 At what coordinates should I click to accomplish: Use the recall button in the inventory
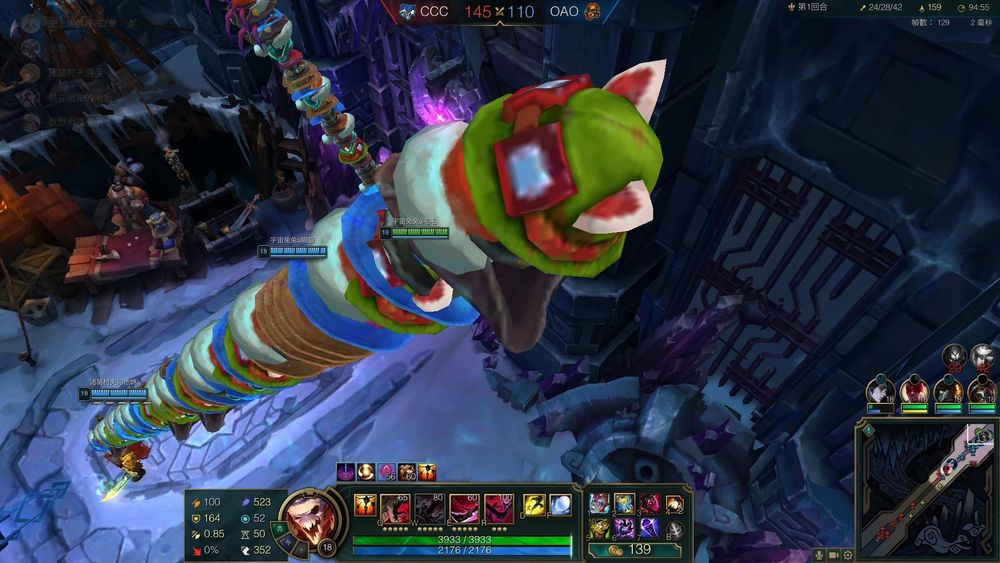click(x=675, y=527)
